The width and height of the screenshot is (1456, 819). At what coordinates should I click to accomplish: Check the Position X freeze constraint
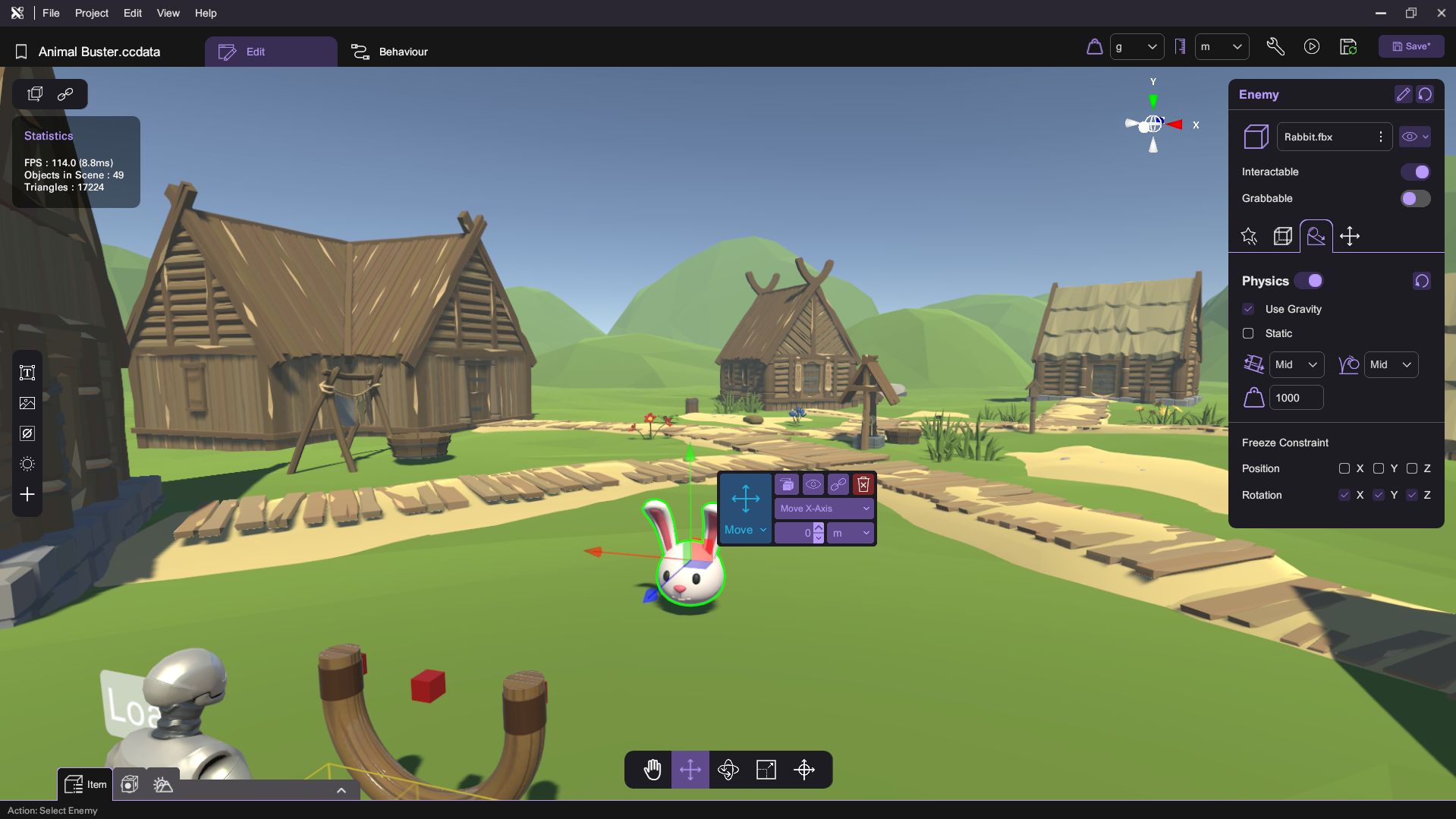click(1344, 468)
